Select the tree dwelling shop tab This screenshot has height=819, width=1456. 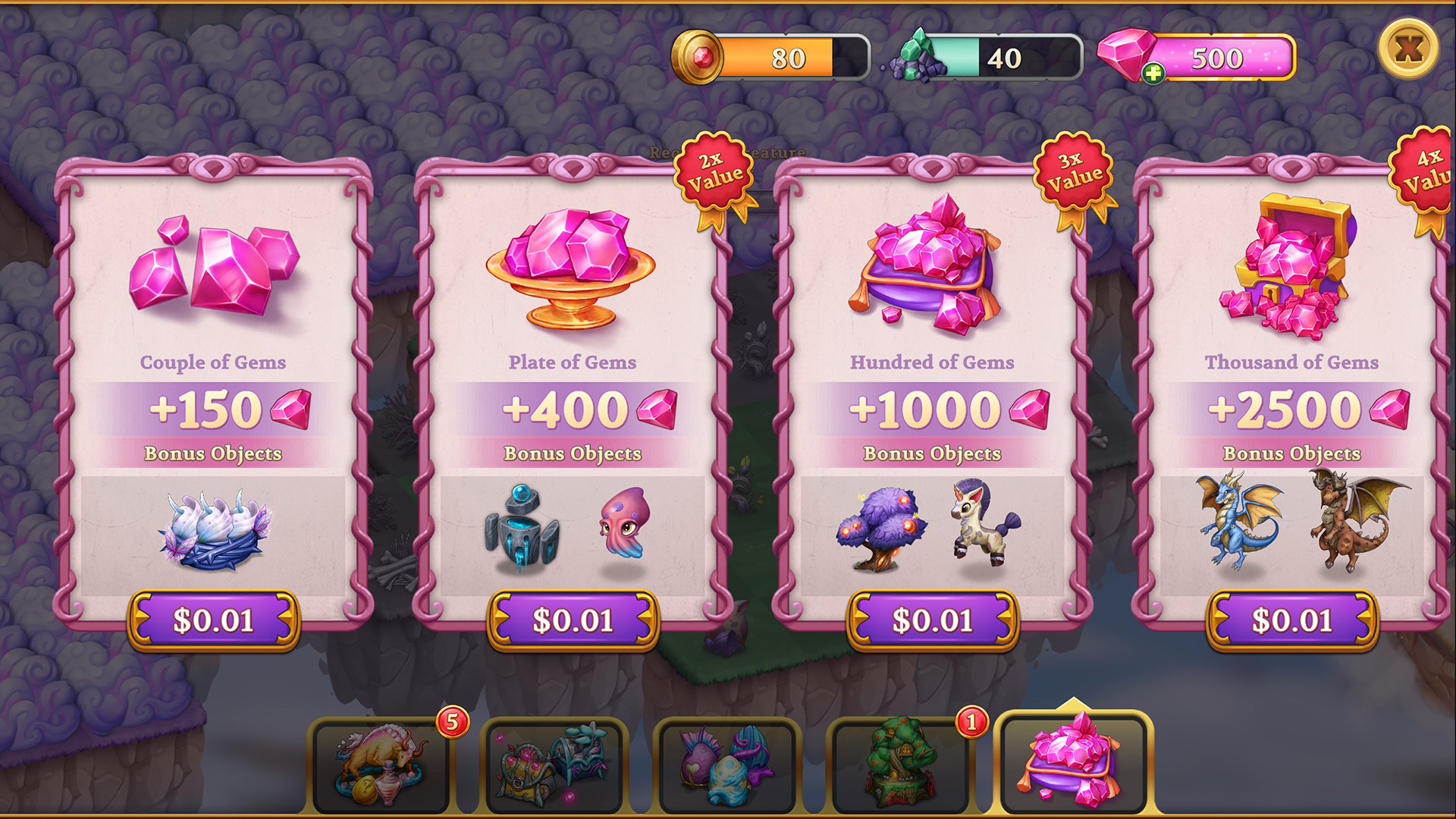point(902,761)
